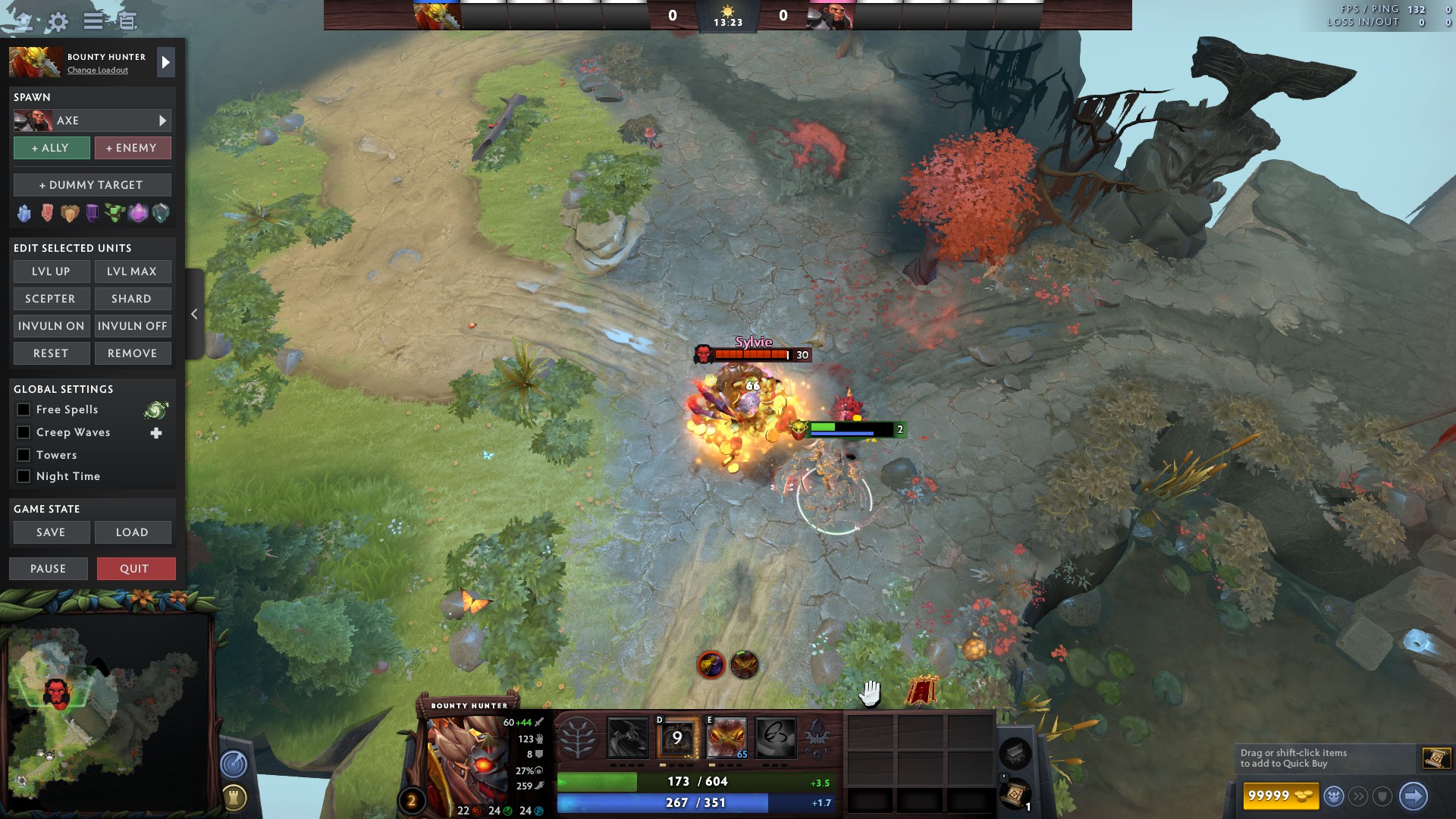Screen dimensions: 1456x819
Task: Open the settings gear icon
Action: coord(58,21)
